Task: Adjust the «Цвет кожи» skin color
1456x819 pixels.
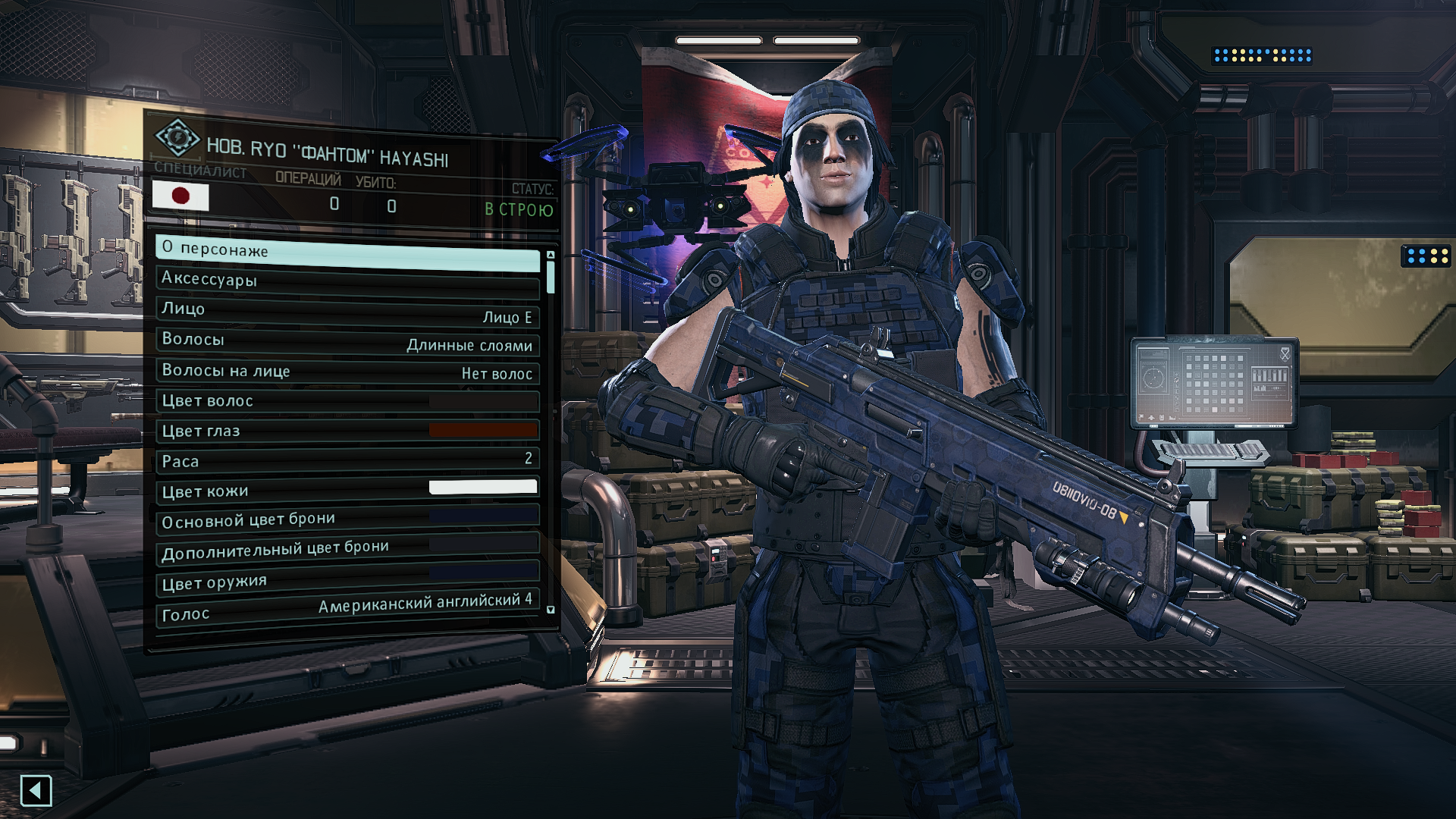Action: (x=347, y=490)
